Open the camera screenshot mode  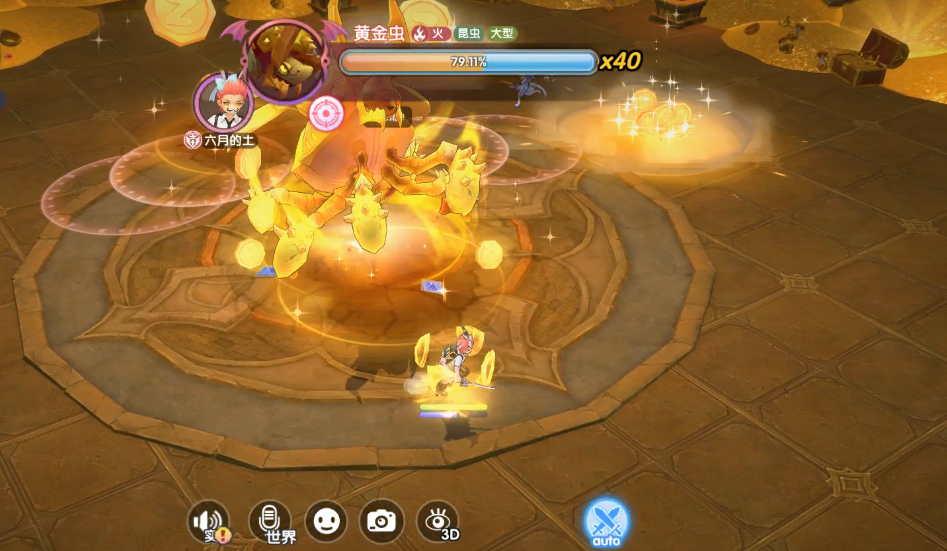tap(381, 520)
